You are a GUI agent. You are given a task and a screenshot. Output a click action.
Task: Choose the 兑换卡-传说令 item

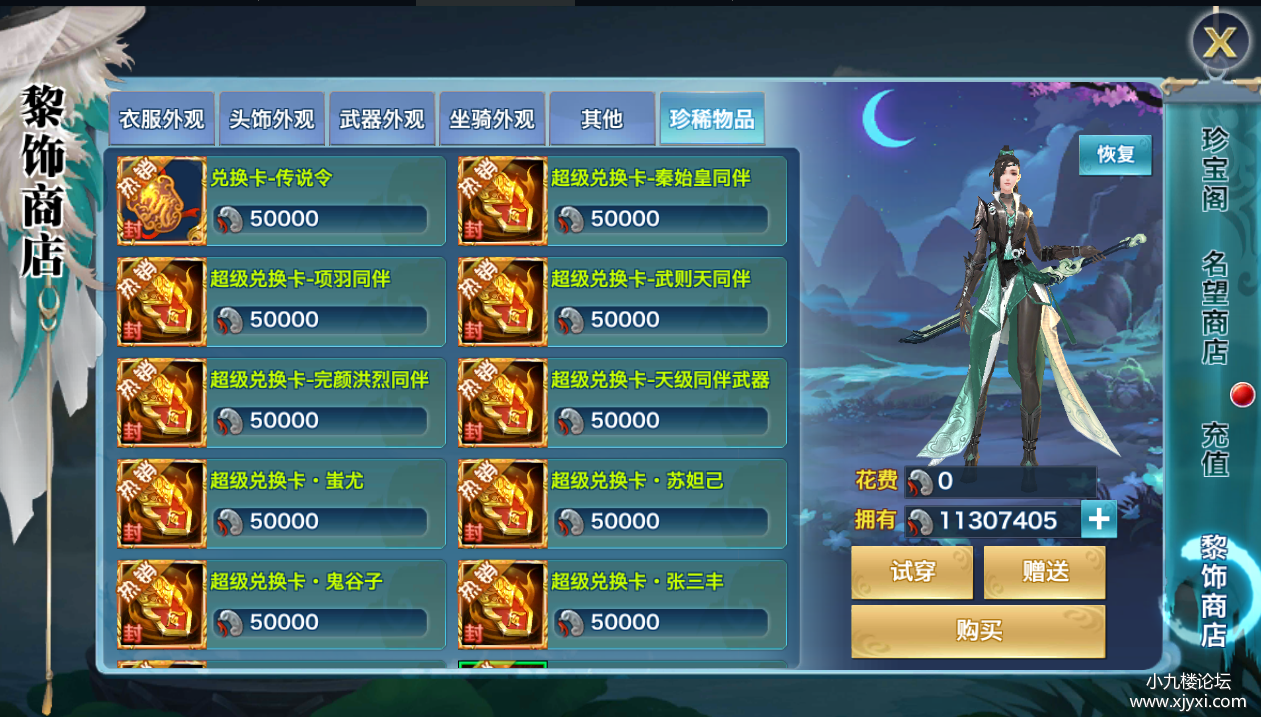(281, 200)
